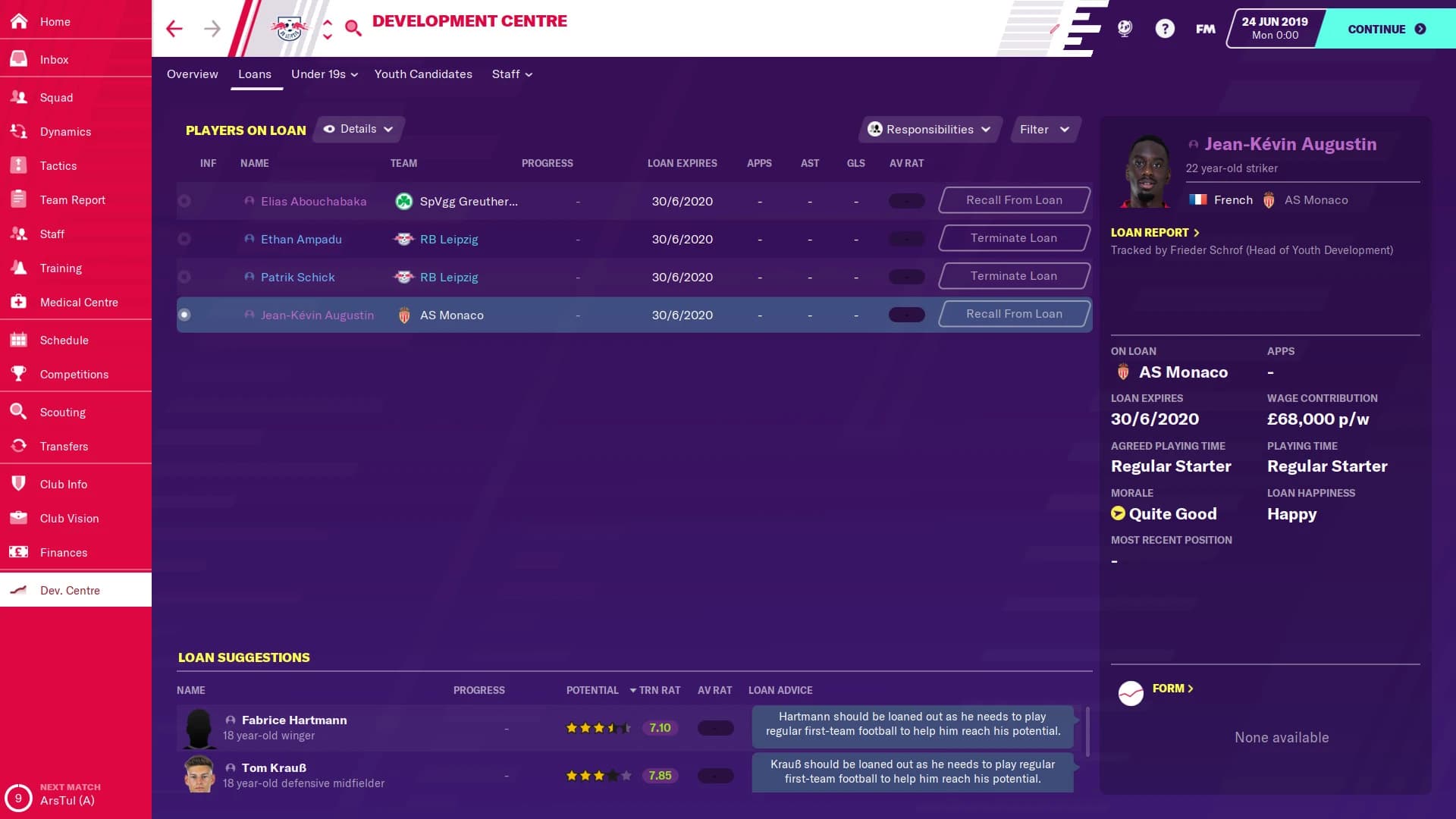Switch to the Youth Candidates tab
This screenshot has width=1456, height=819.
[x=423, y=74]
